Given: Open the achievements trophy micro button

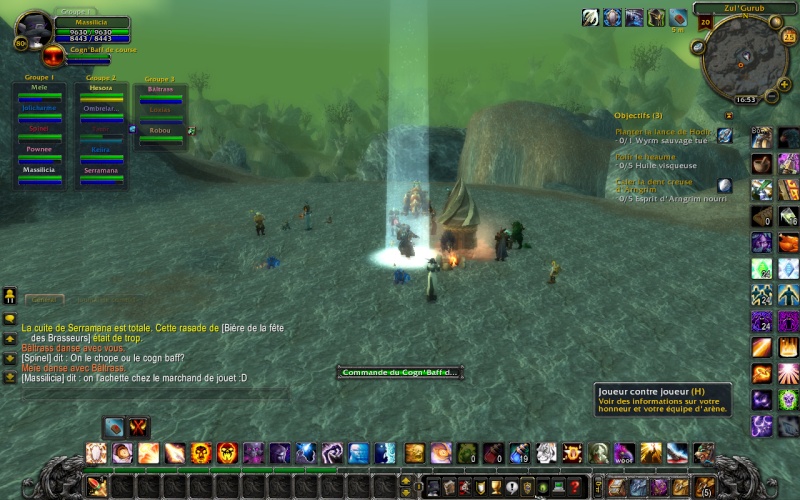Looking at the screenshot, I should tap(496, 487).
